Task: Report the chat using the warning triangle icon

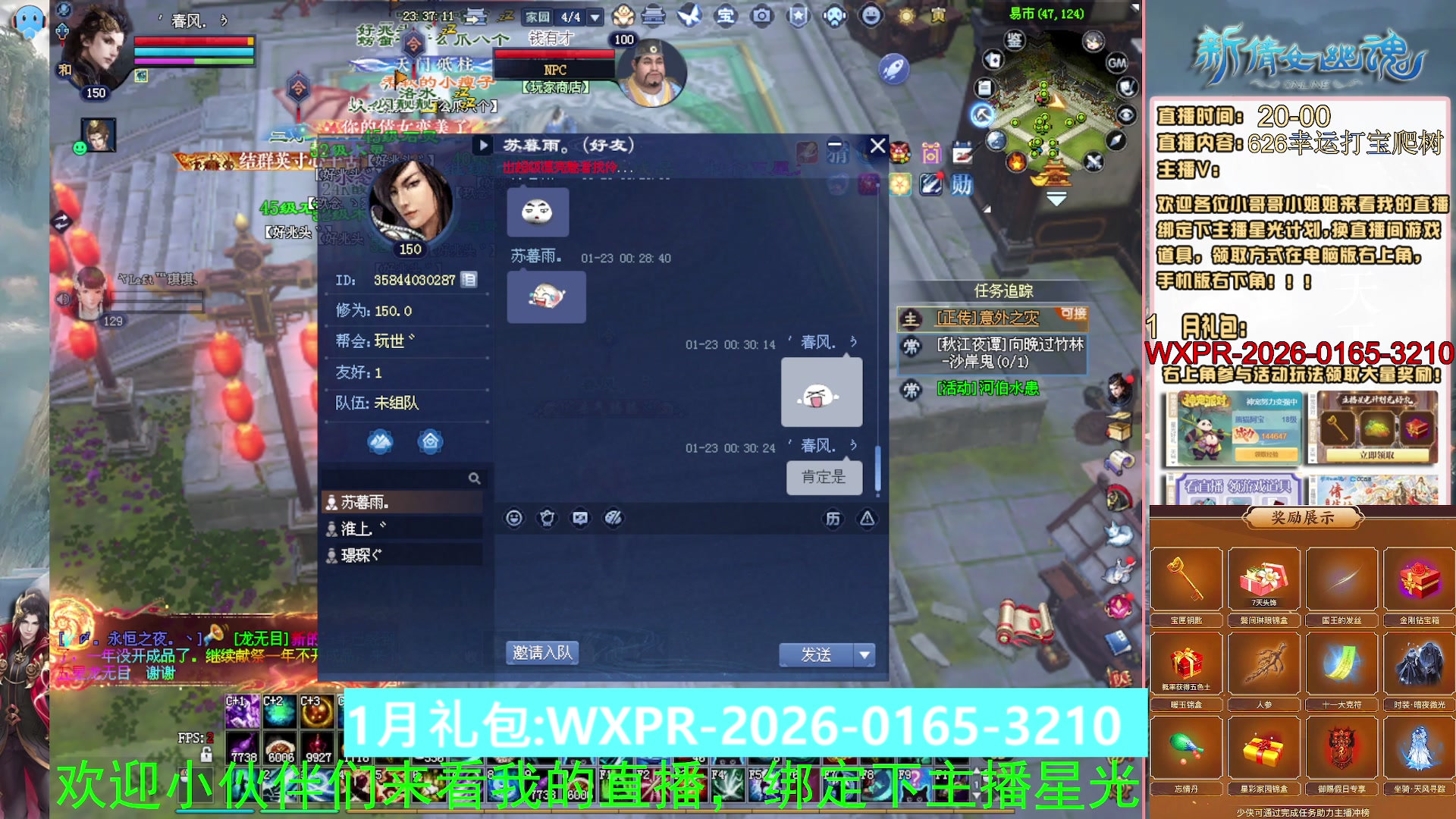Action: point(866,518)
